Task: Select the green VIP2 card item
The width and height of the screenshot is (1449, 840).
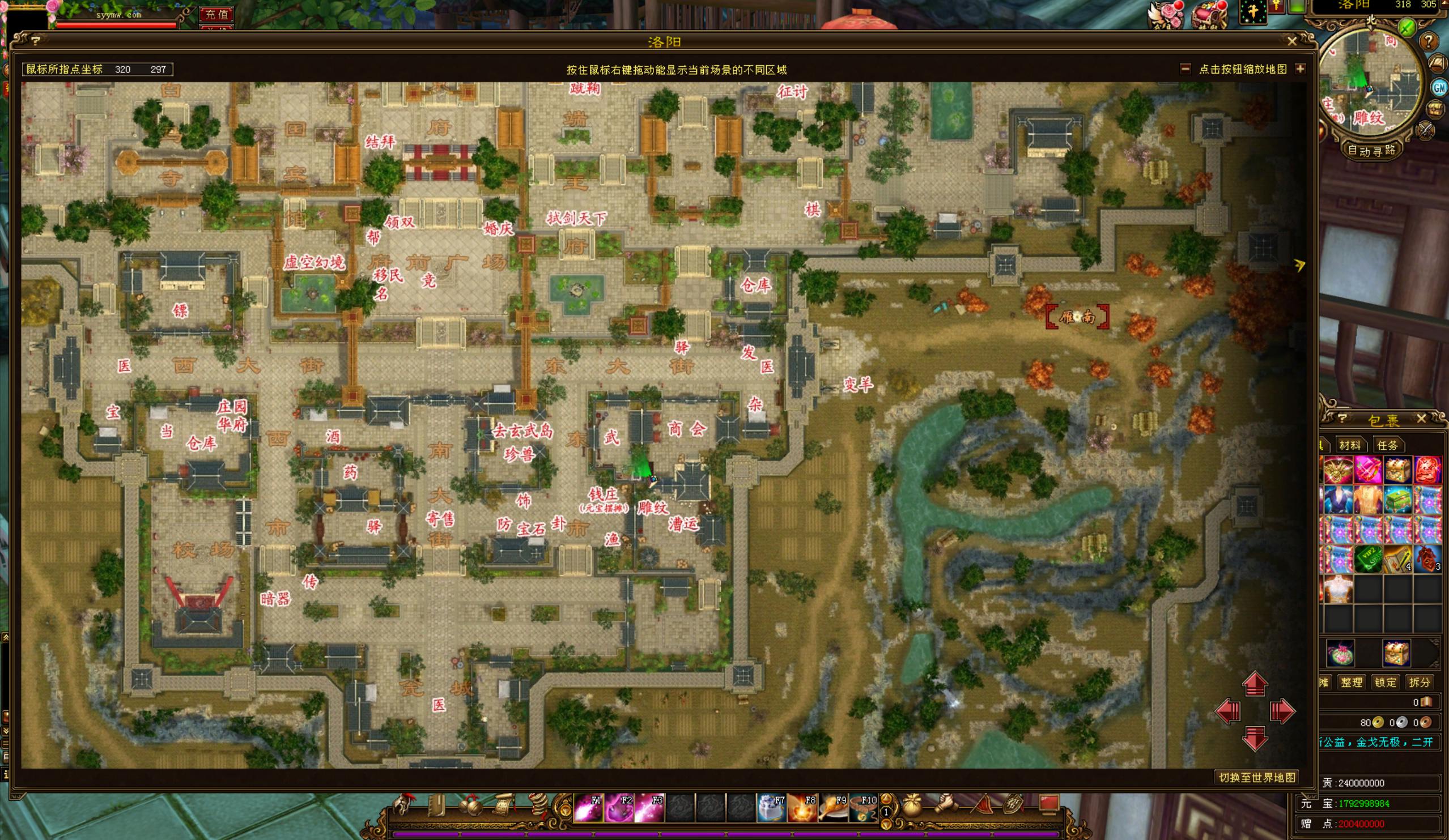Action: (x=1368, y=559)
